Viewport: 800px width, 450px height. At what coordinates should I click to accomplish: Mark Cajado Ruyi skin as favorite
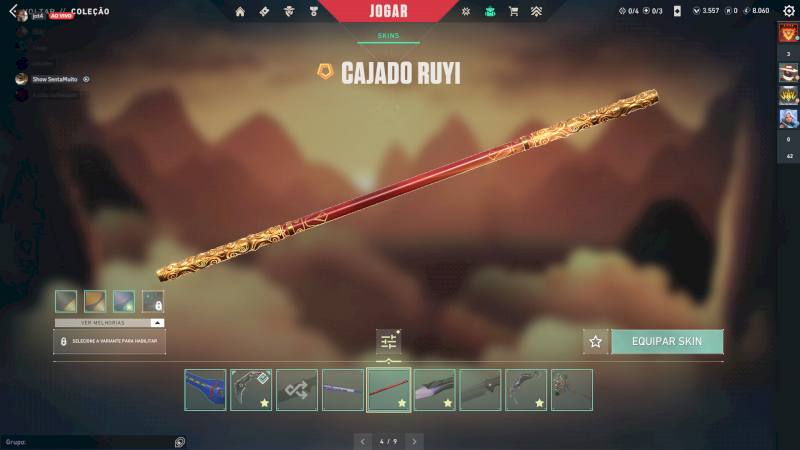(x=596, y=341)
